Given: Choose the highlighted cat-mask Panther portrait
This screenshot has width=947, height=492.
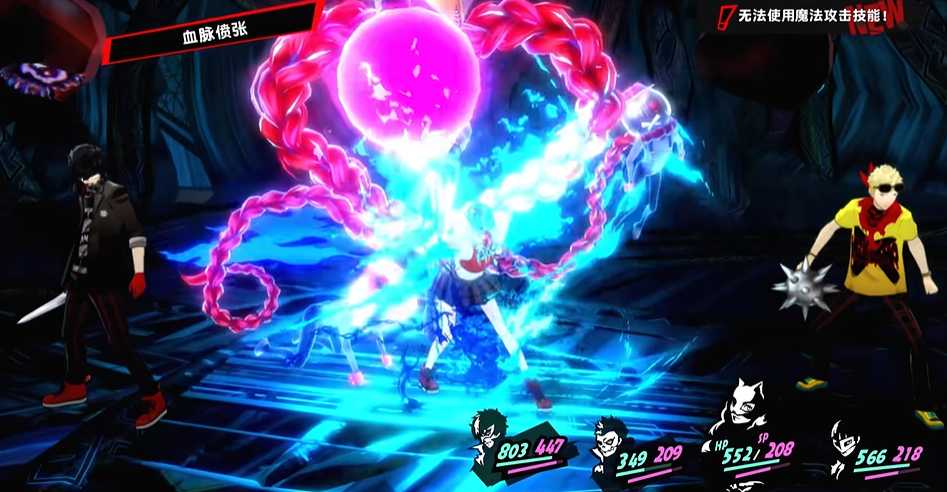Looking at the screenshot, I should coord(745,407).
